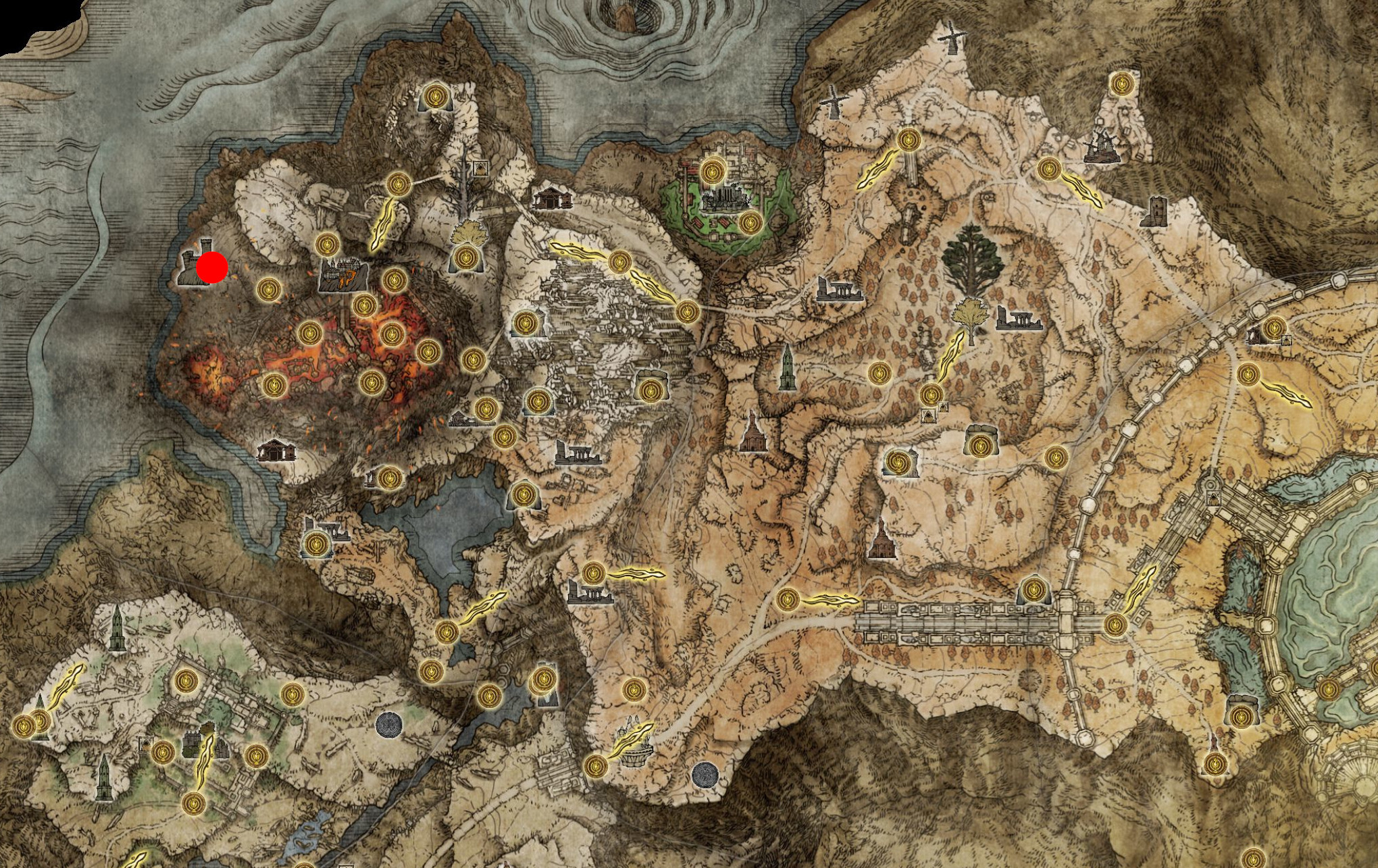
Task: Select the dark well entrance circle at bottom center
Action: coord(705,774)
